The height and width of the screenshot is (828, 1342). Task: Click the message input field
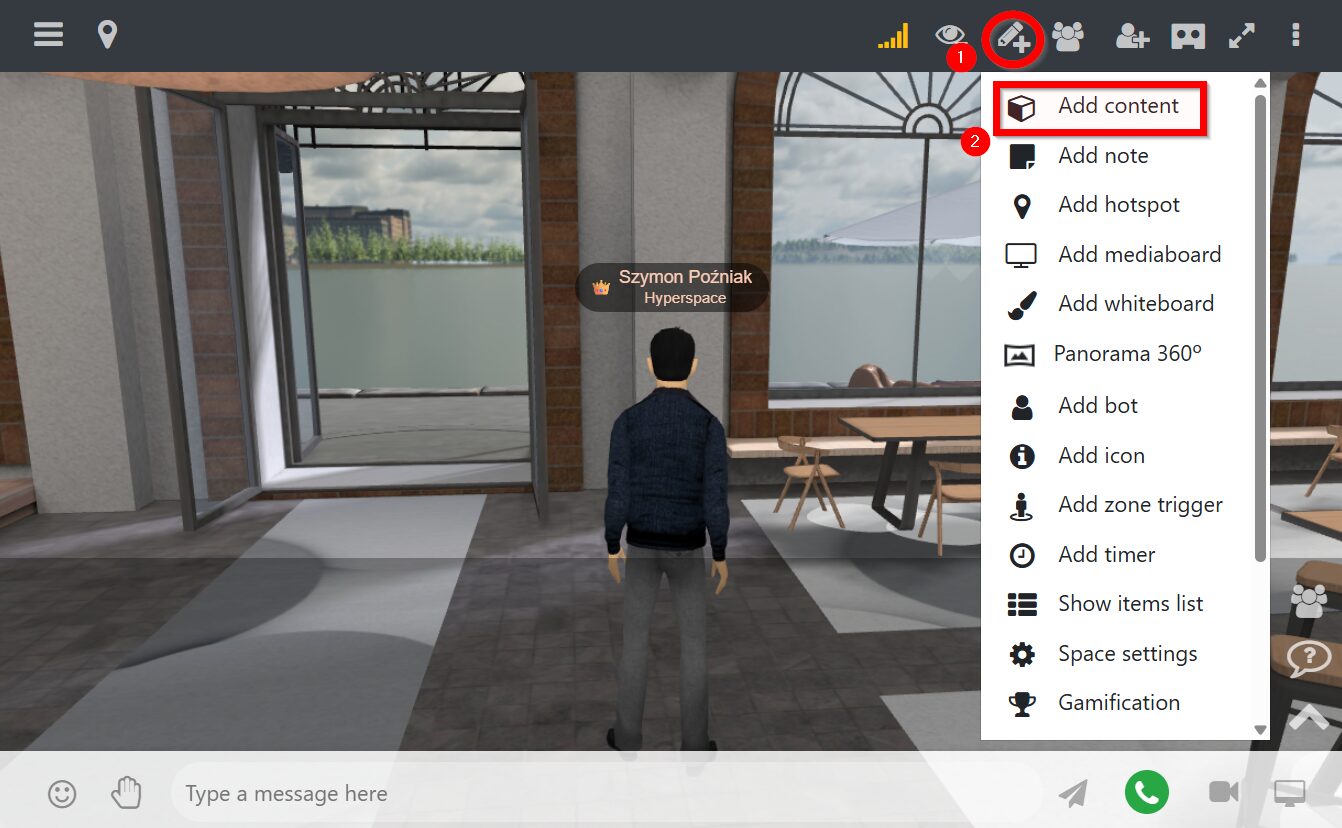[x=600, y=794]
